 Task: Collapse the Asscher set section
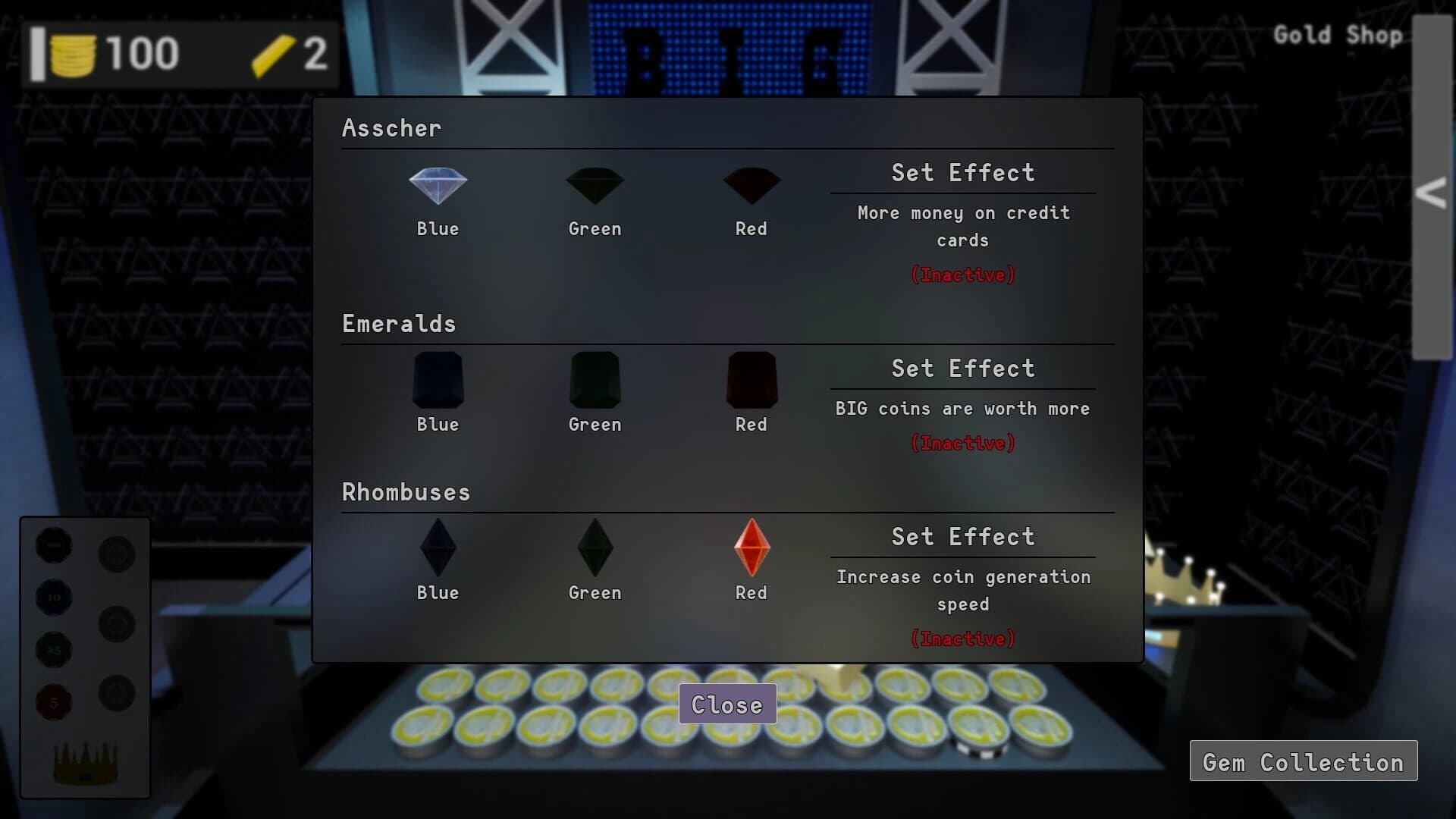391,127
